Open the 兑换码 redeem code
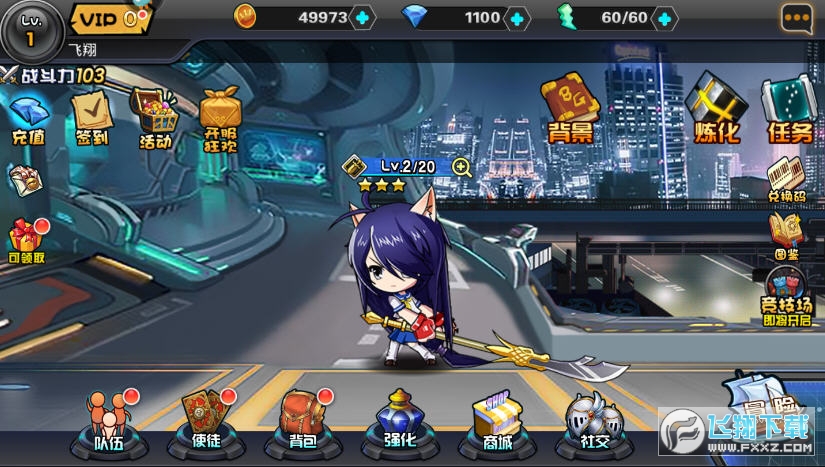This screenshot has width=825, height=467. pyautogui.click(x=787, y=178)
